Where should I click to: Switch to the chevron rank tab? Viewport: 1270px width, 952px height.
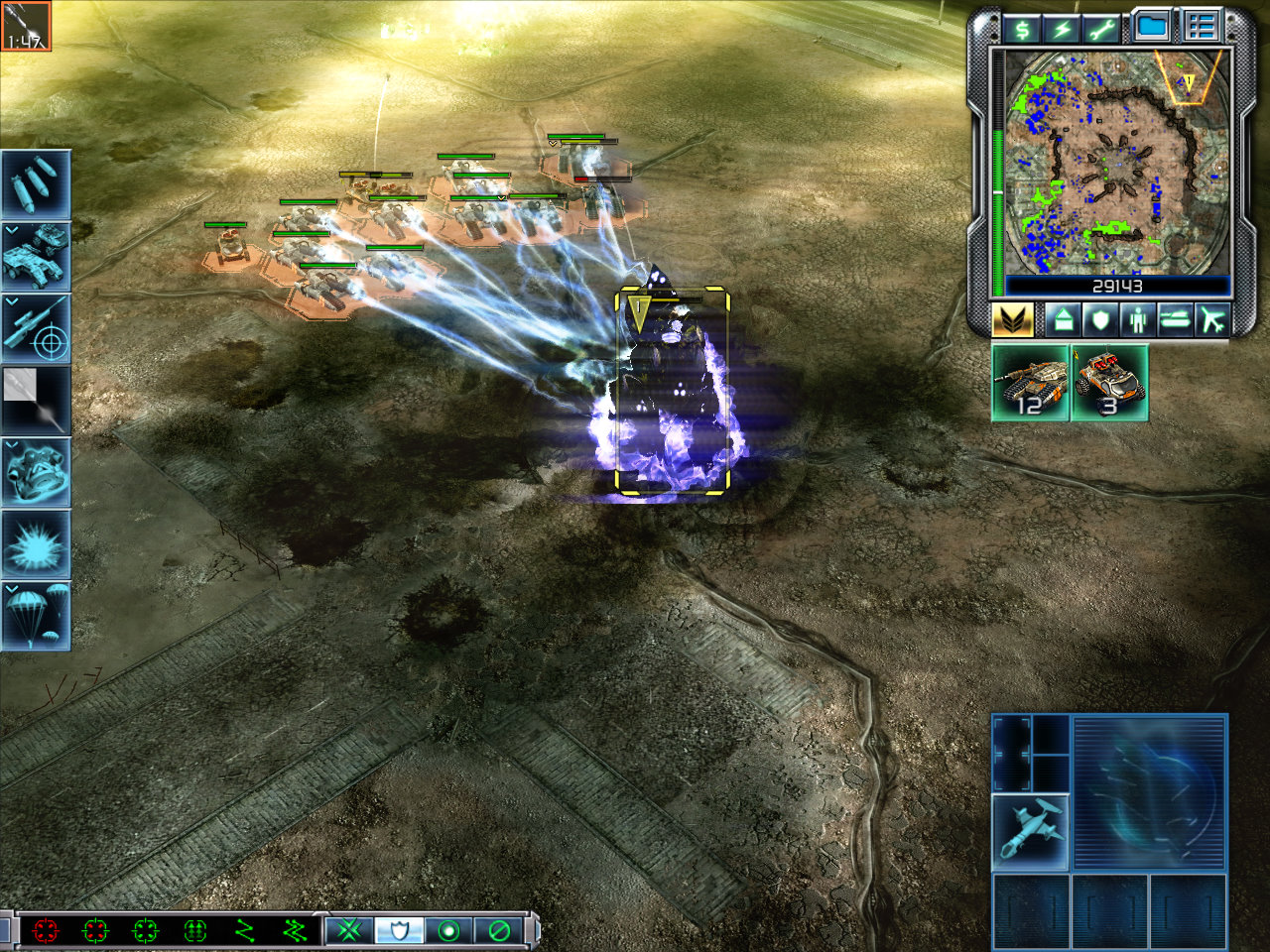[x=1012, y=320]
